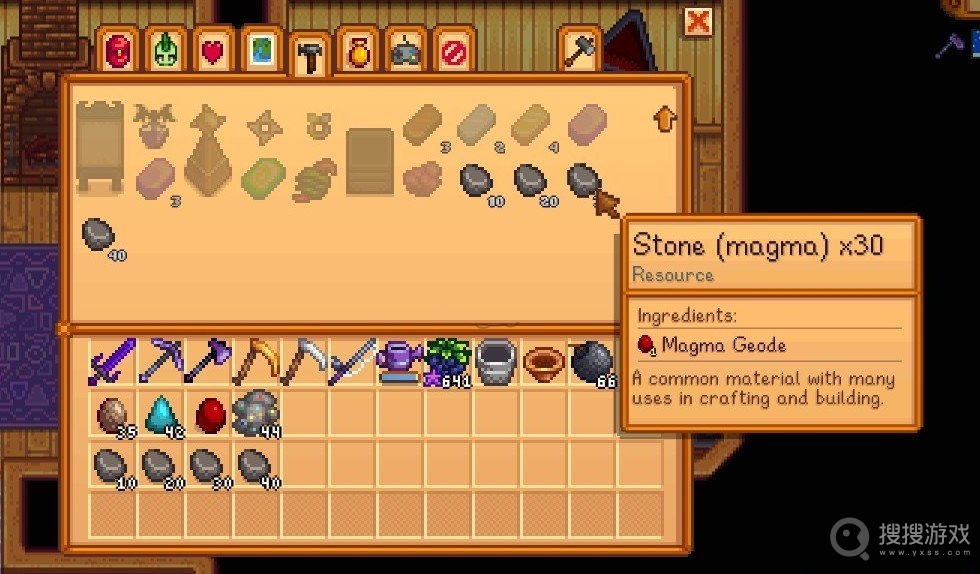Select the blue Frozen Geode stack

pyautogui.click(x=159, y=412)
